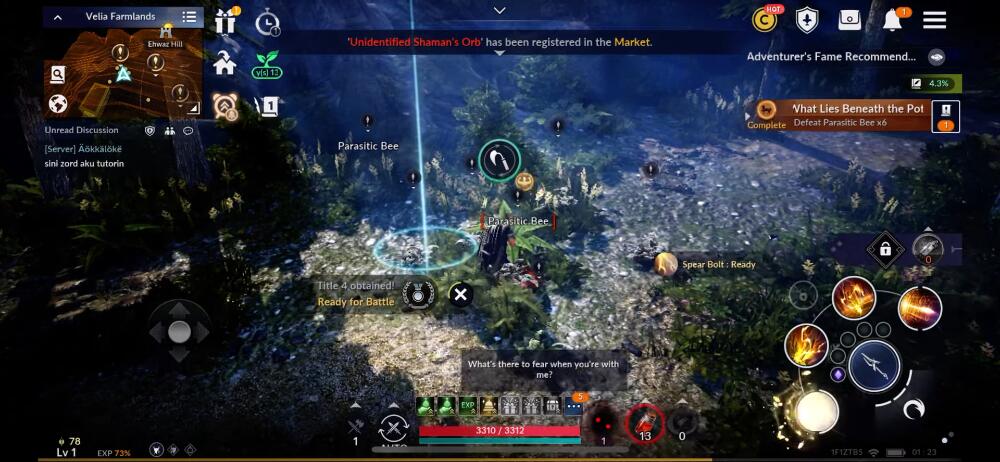Image resolution: width=1000 pixels, height=462 pixels.
Task: Show more active buffs
Action: pos(574,405)
